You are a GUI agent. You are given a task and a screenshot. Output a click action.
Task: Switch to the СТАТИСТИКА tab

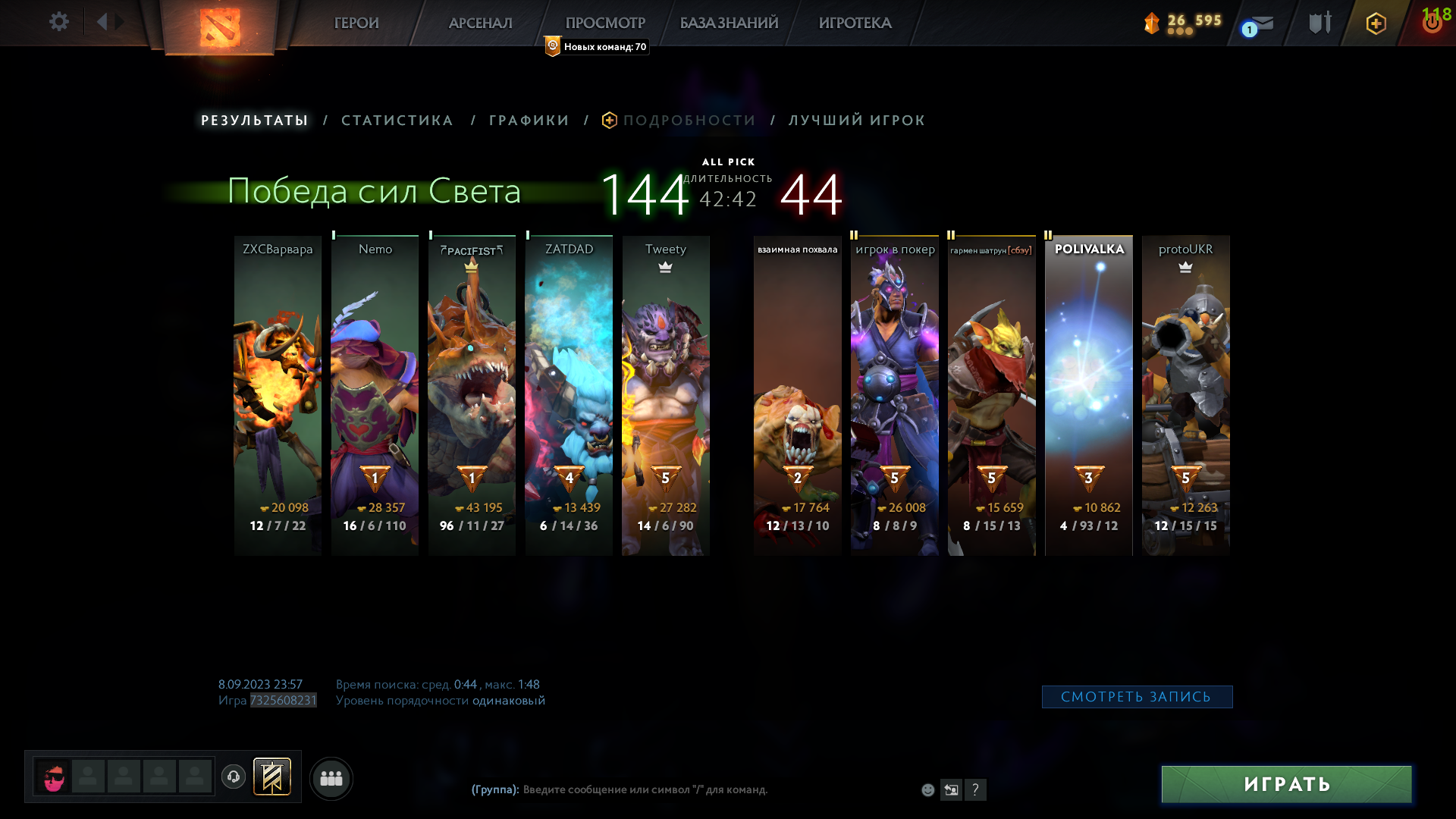397,120
